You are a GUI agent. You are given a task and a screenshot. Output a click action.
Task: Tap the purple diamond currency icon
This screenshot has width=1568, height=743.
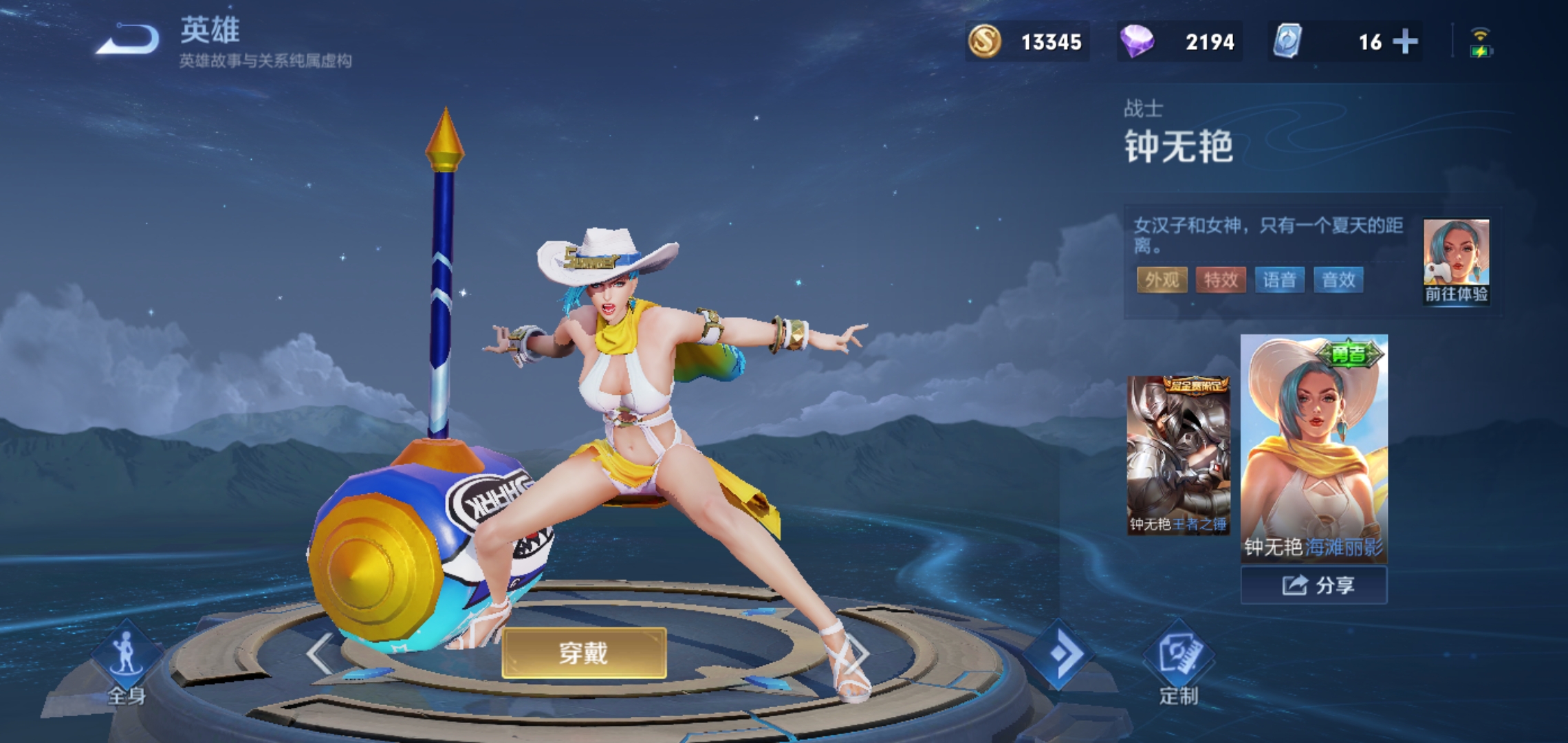(x=1136, y=42)
